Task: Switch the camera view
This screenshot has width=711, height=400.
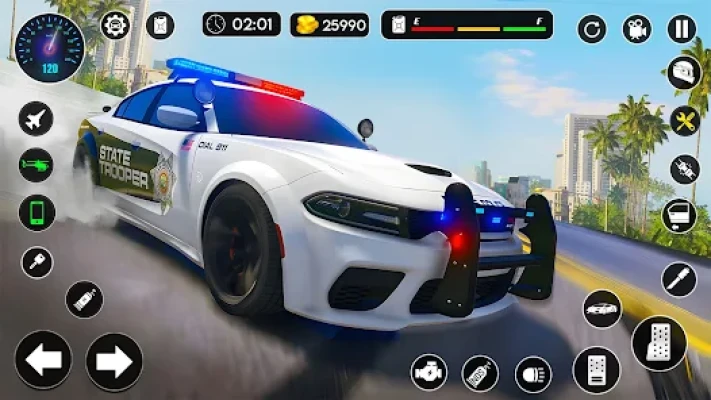Action: (637, 29)
